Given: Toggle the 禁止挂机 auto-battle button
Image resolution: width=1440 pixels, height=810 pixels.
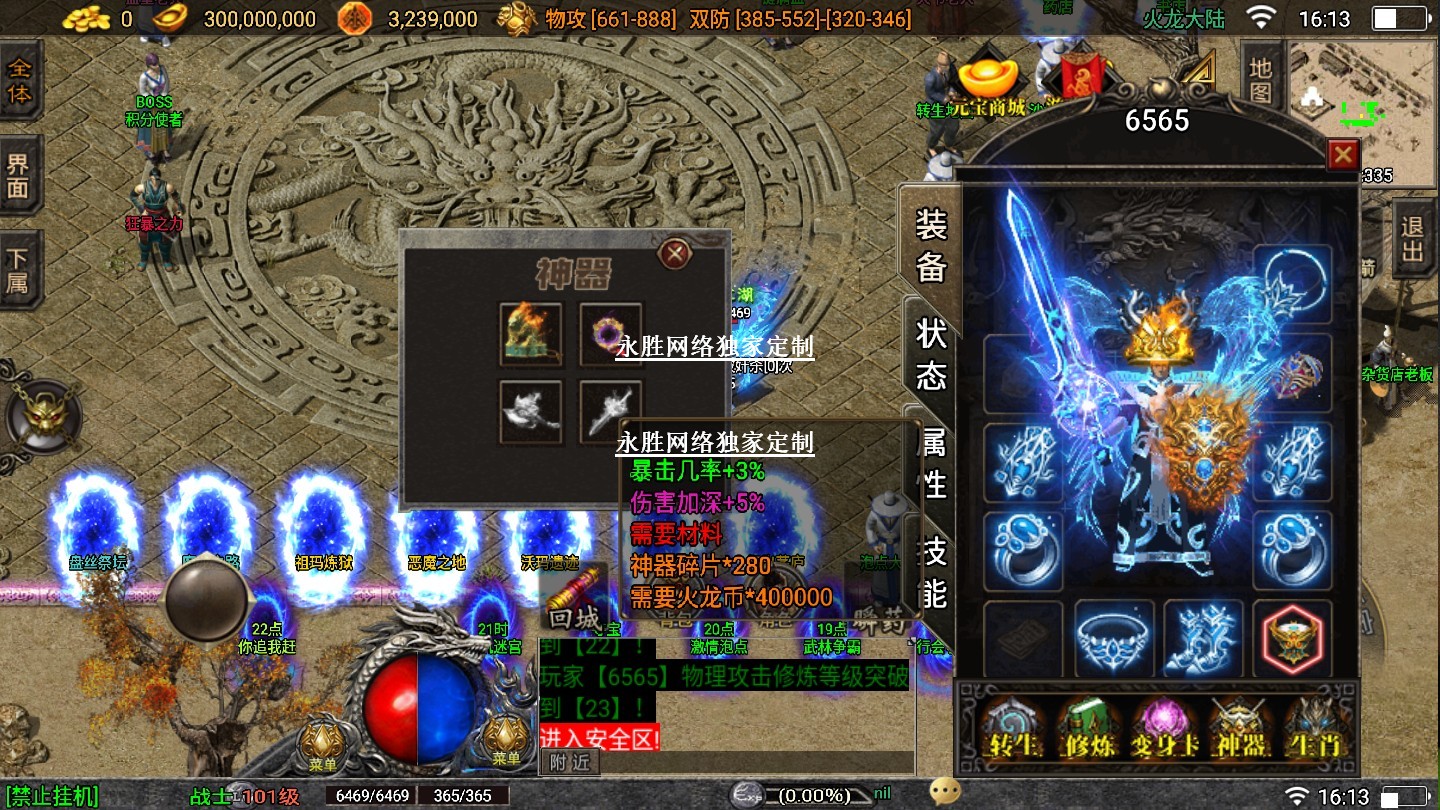Looking at the screenshot, I should click(49, 796).
